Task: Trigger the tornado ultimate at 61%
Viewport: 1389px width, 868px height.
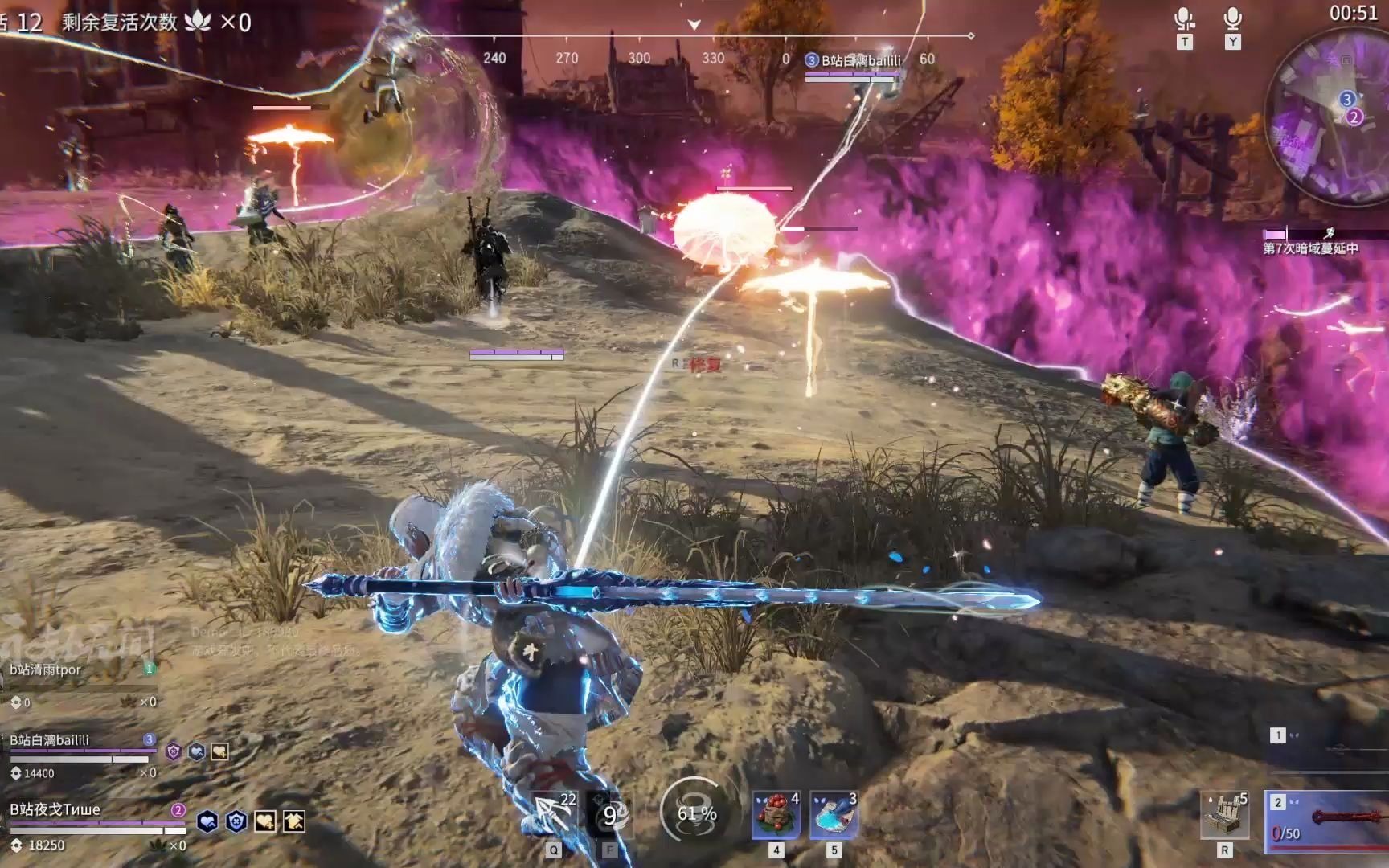Action: click(696, 813)
